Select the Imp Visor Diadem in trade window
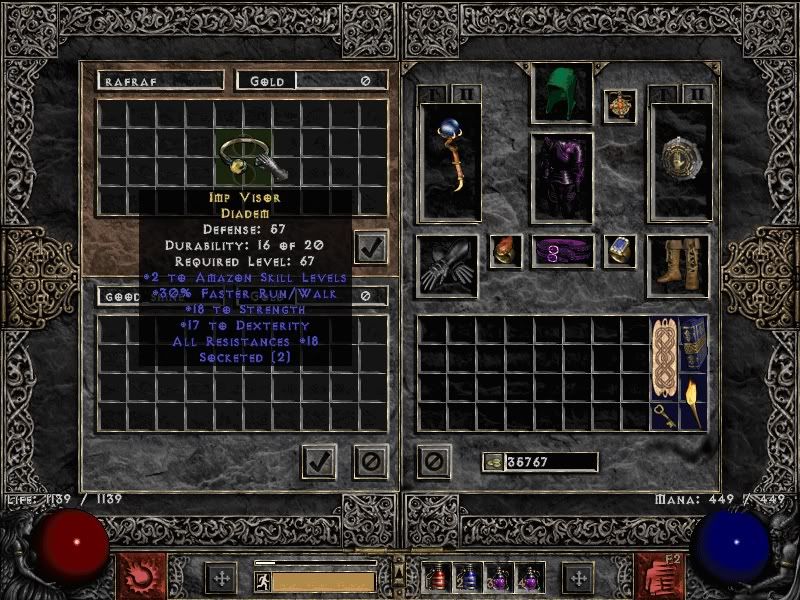 pos(242,156)
